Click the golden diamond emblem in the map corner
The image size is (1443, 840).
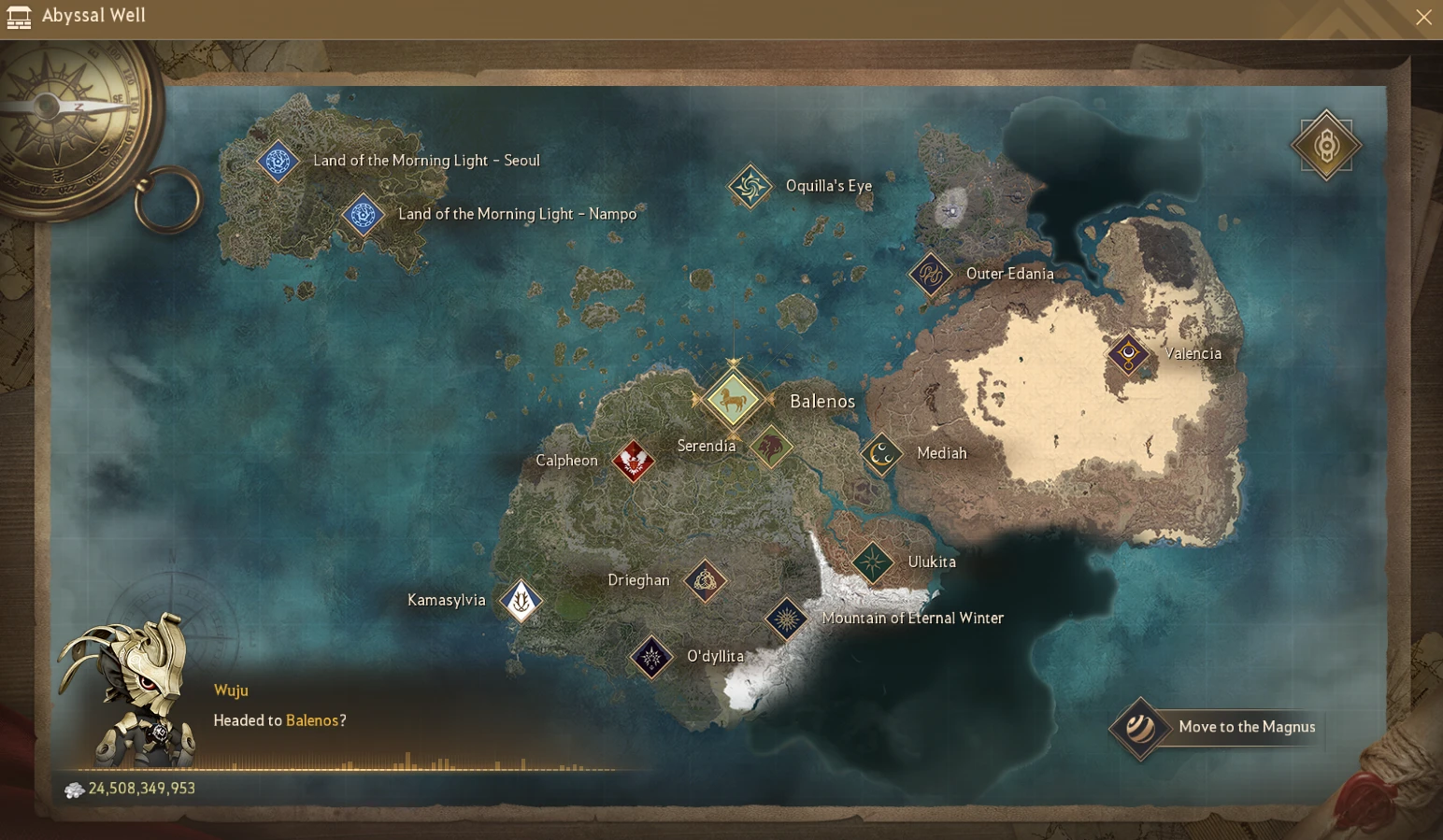click(x=1325, y=146)
